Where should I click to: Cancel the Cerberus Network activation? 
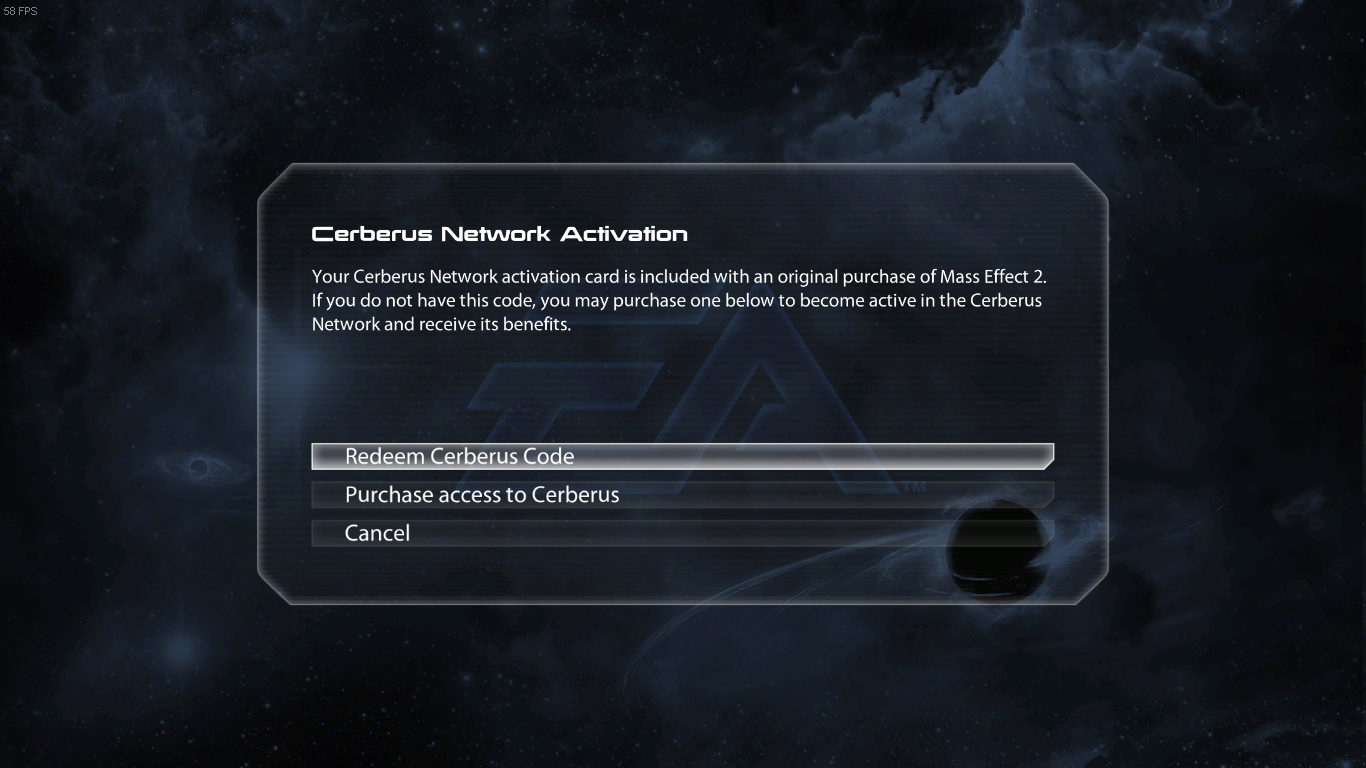pos(682,533)
